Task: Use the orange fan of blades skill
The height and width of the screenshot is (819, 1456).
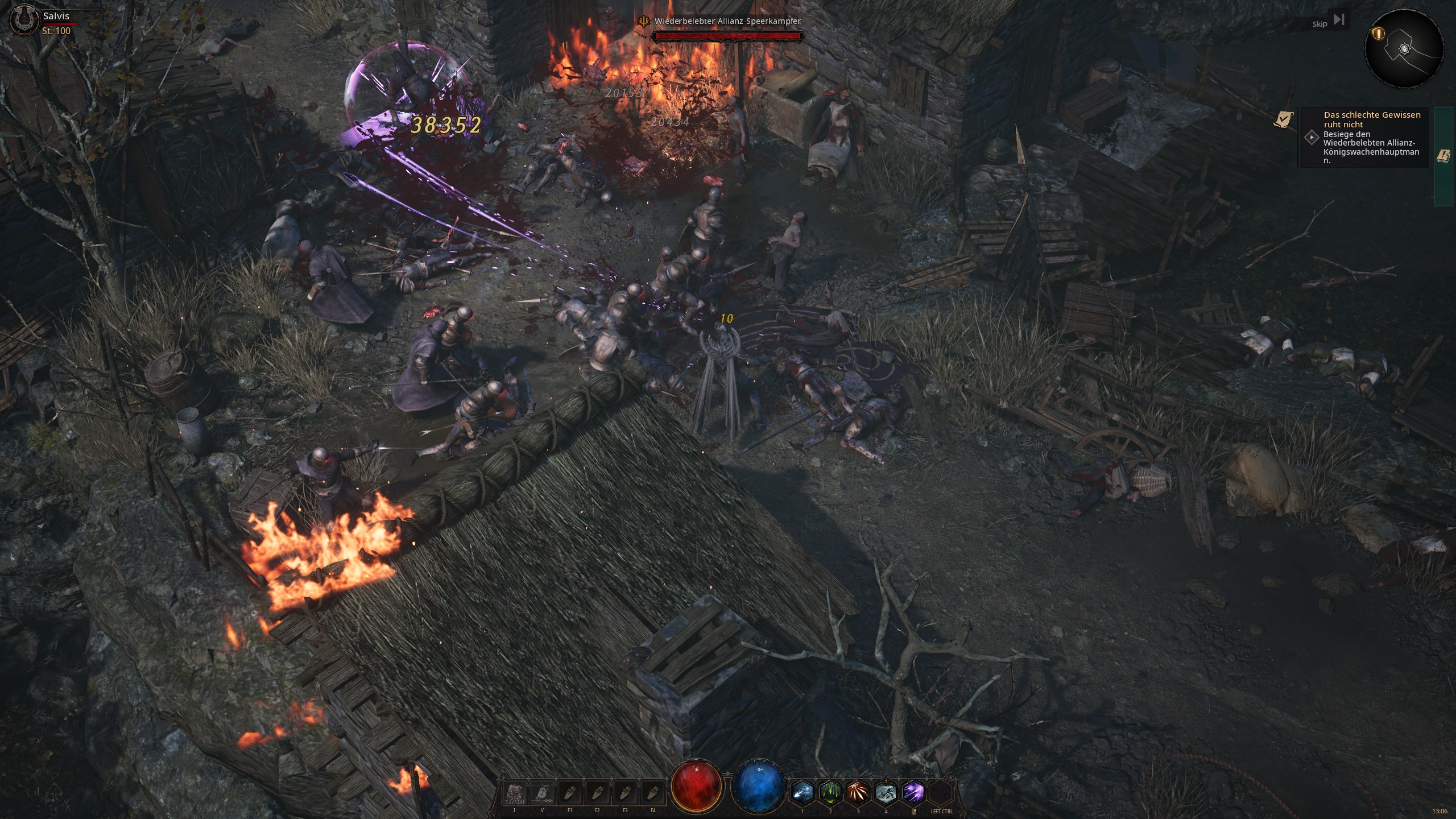Action: pos(858,792)
